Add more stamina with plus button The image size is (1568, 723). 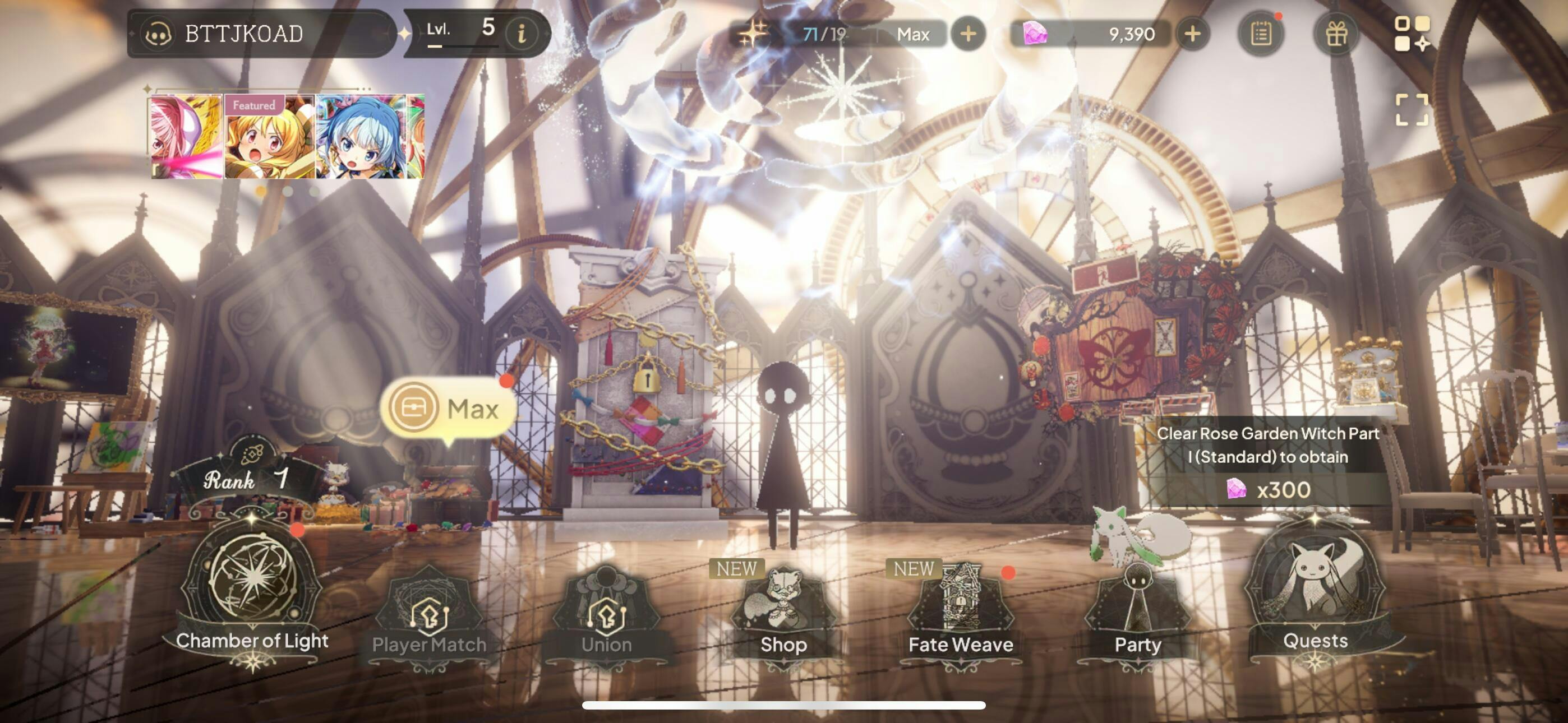pos(968,34)
